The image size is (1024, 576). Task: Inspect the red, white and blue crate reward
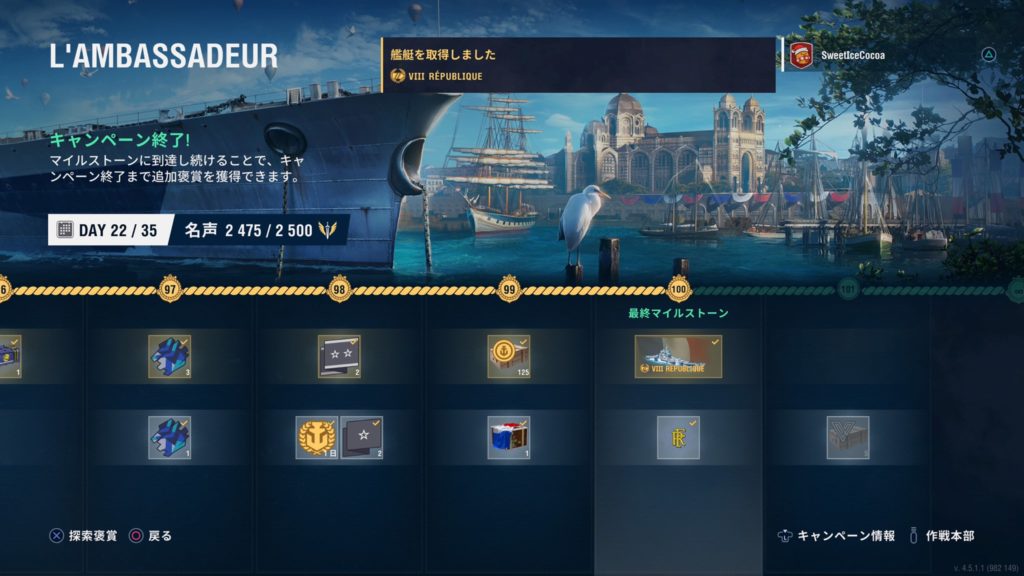pyautogui.click(x=508, y=437)
